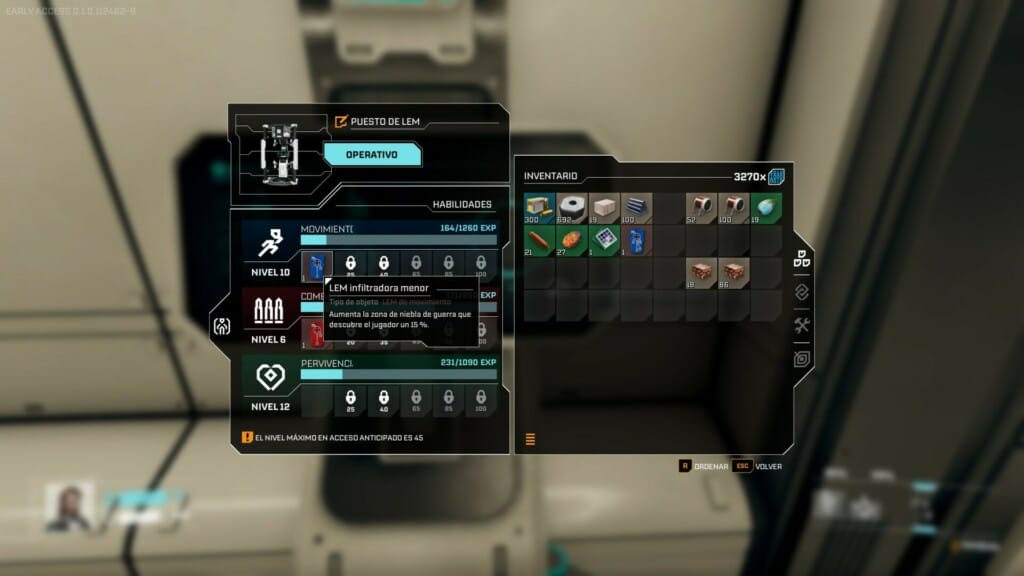Image resolution: width=1024 pixels, height=576 pixels.
Task: Pick the grid panel item on green
Action: click(604, 241)
